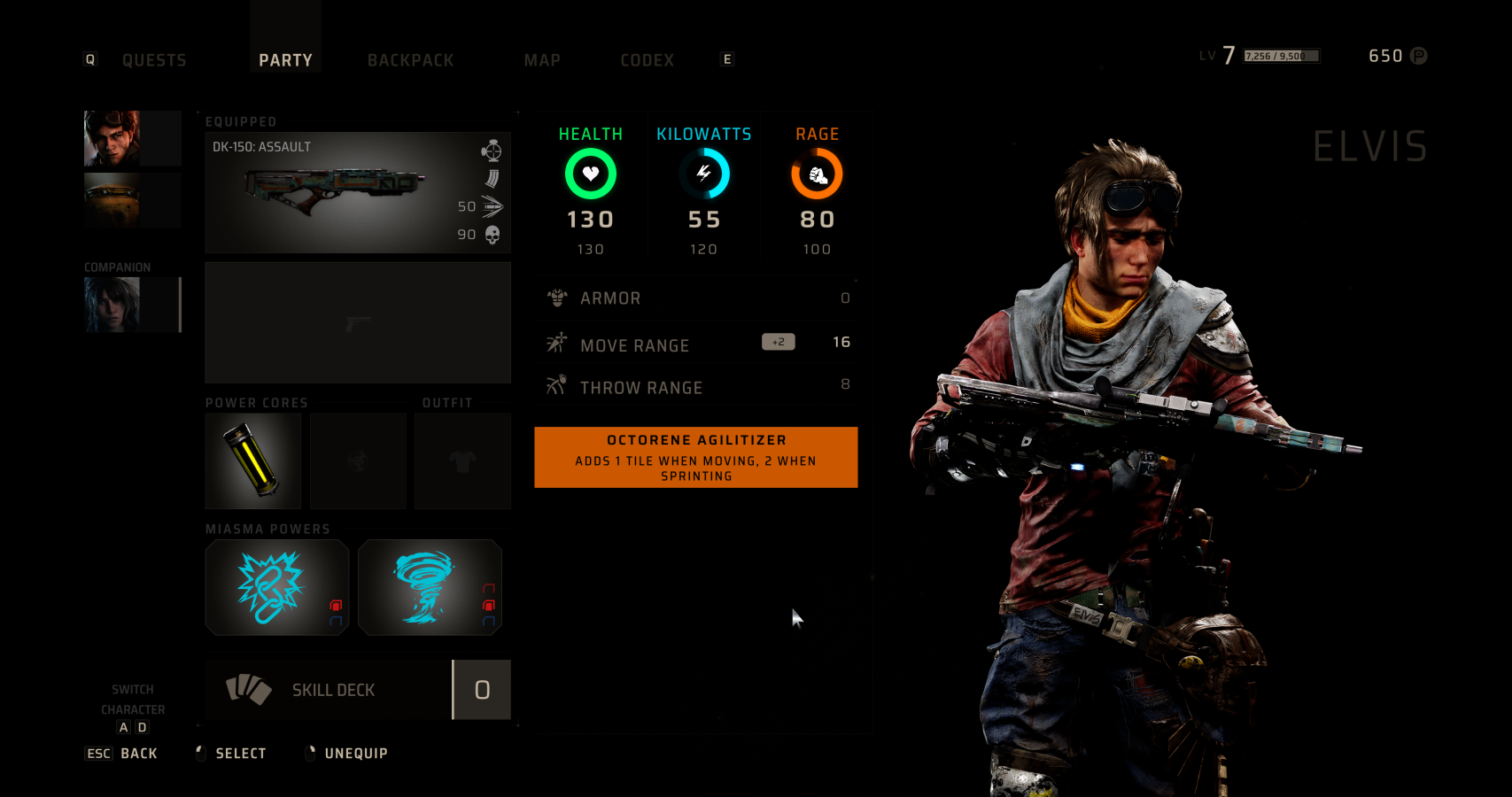The height and width of the screenshot is (797, 1512).
Task: Choose the yellow power core slot
Action: (x=253, y=460)
